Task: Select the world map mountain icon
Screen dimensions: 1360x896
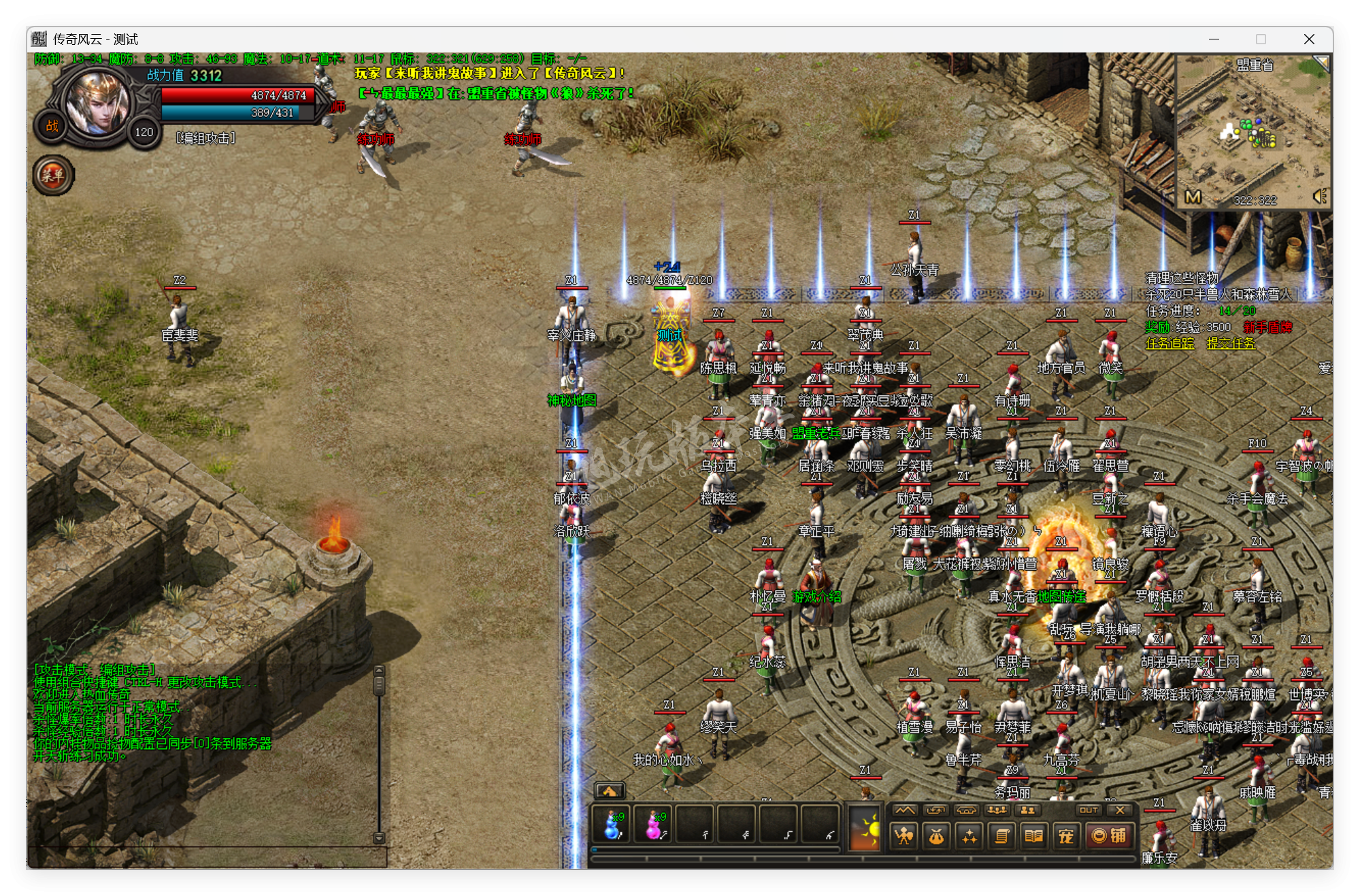Action: (x=905, y=810)
